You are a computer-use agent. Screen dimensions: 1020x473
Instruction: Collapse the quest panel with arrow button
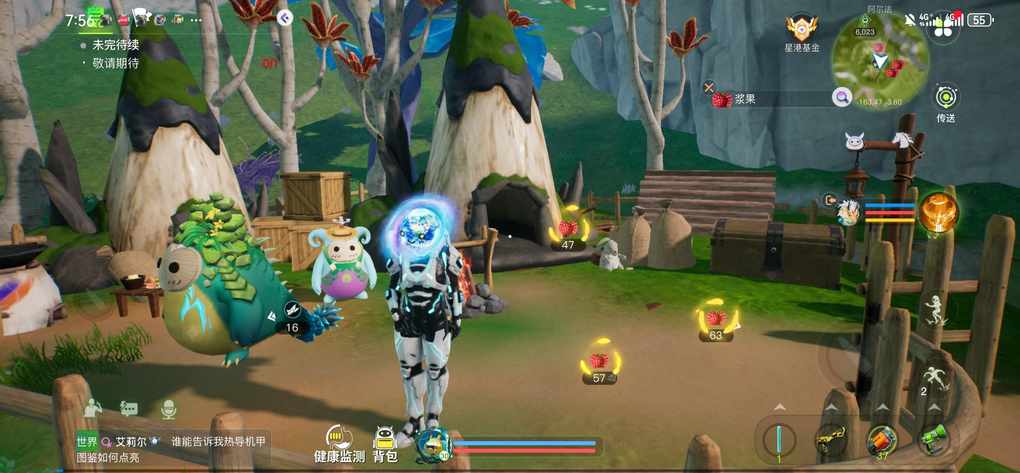point(285,18)
